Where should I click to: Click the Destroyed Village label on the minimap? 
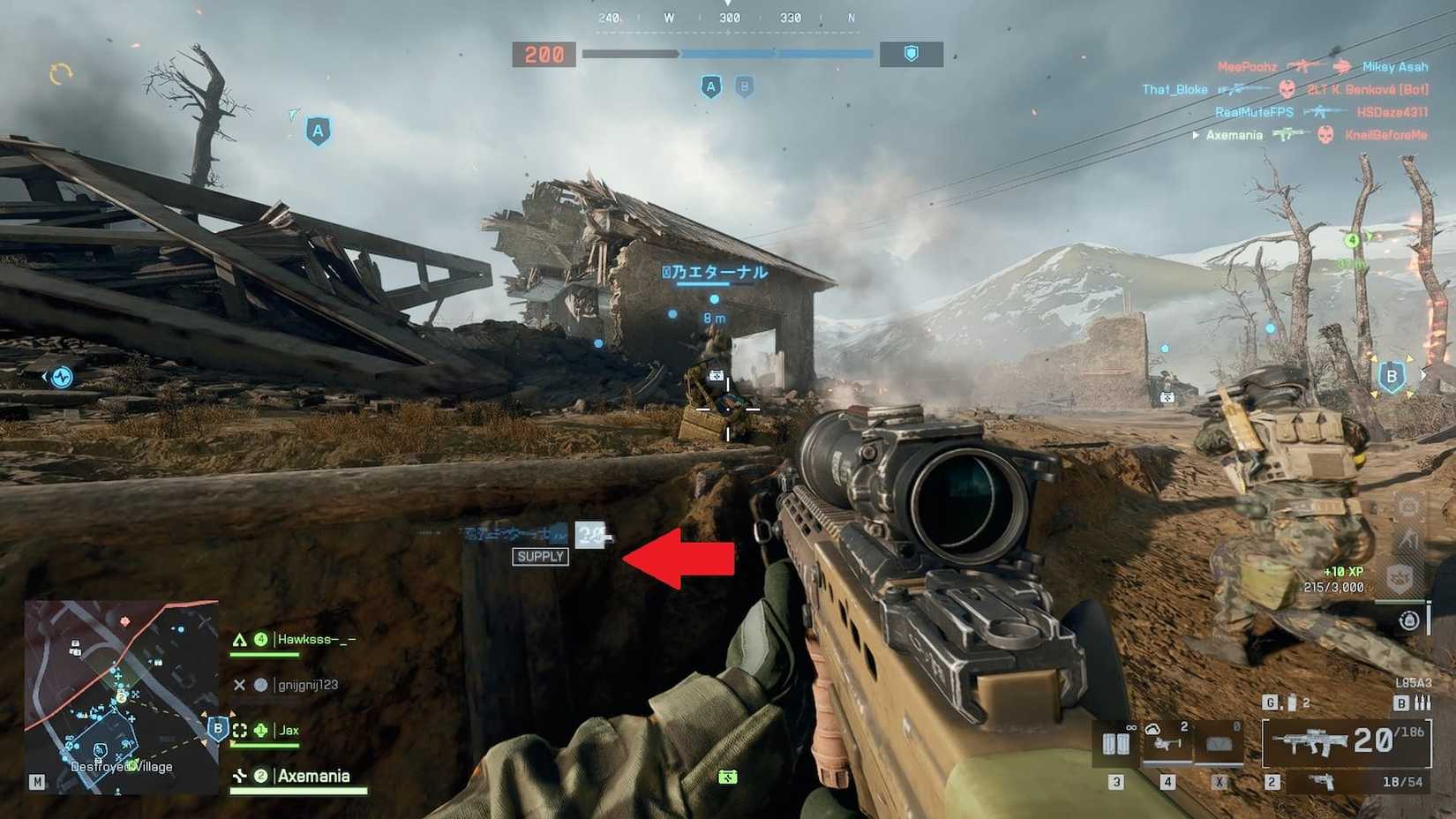[122, 767]
